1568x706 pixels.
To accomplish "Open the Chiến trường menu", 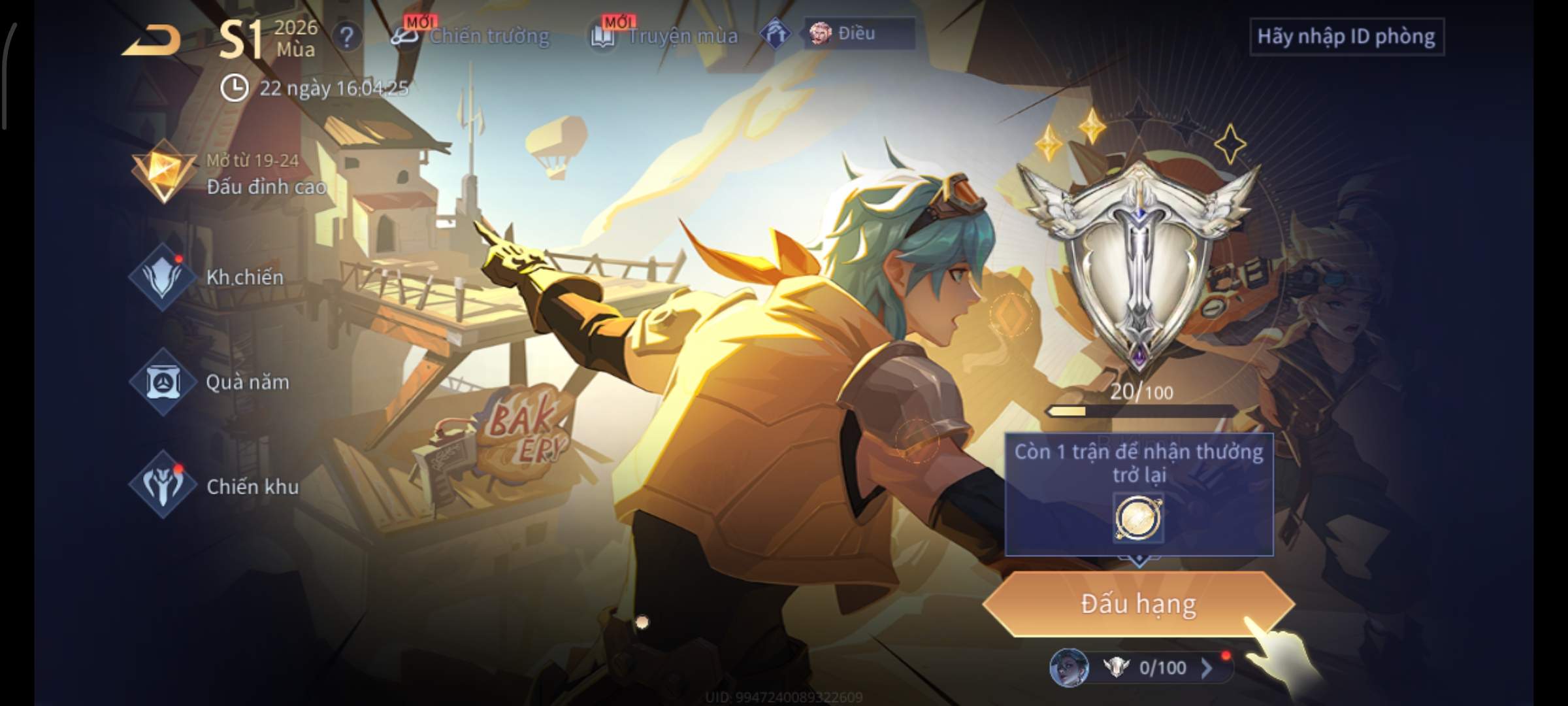I will 472,36.
